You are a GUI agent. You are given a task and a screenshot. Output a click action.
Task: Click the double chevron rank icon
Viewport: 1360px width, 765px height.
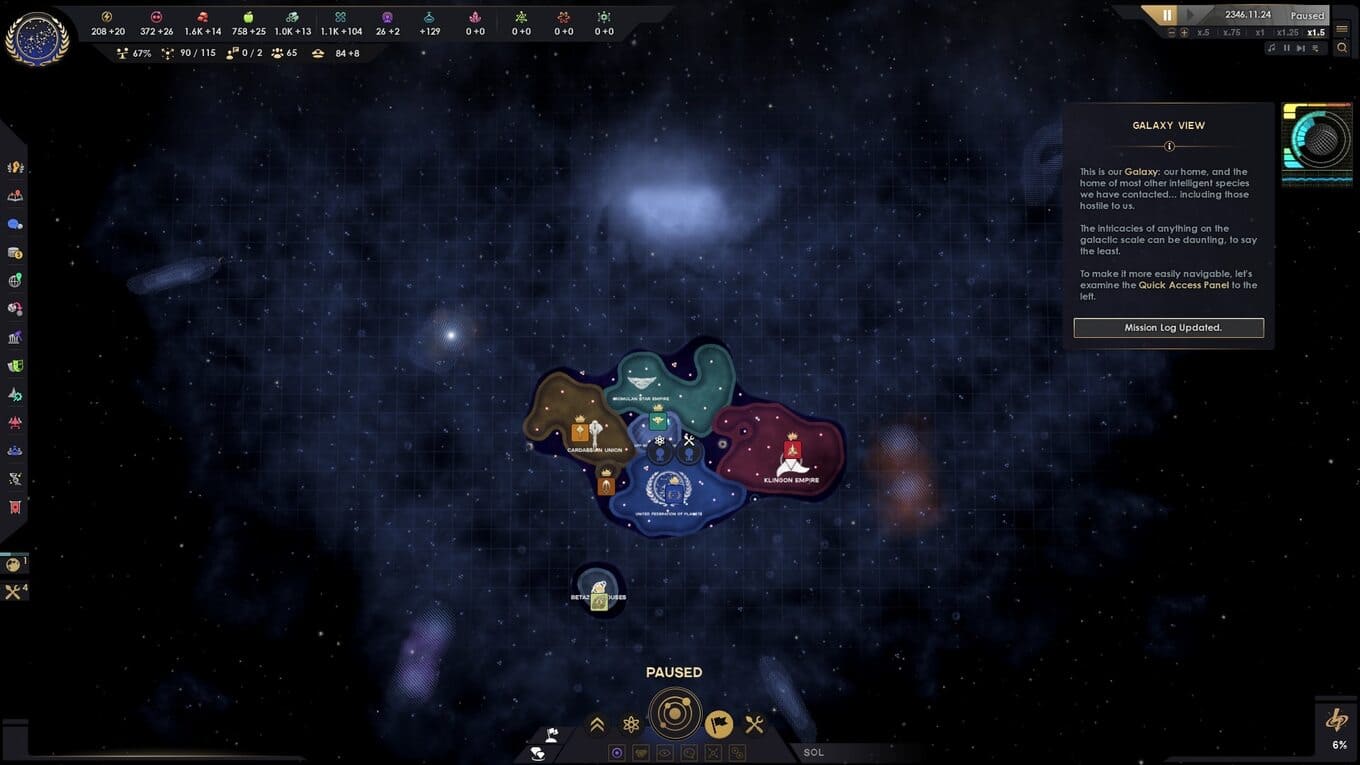pos(597,725)
